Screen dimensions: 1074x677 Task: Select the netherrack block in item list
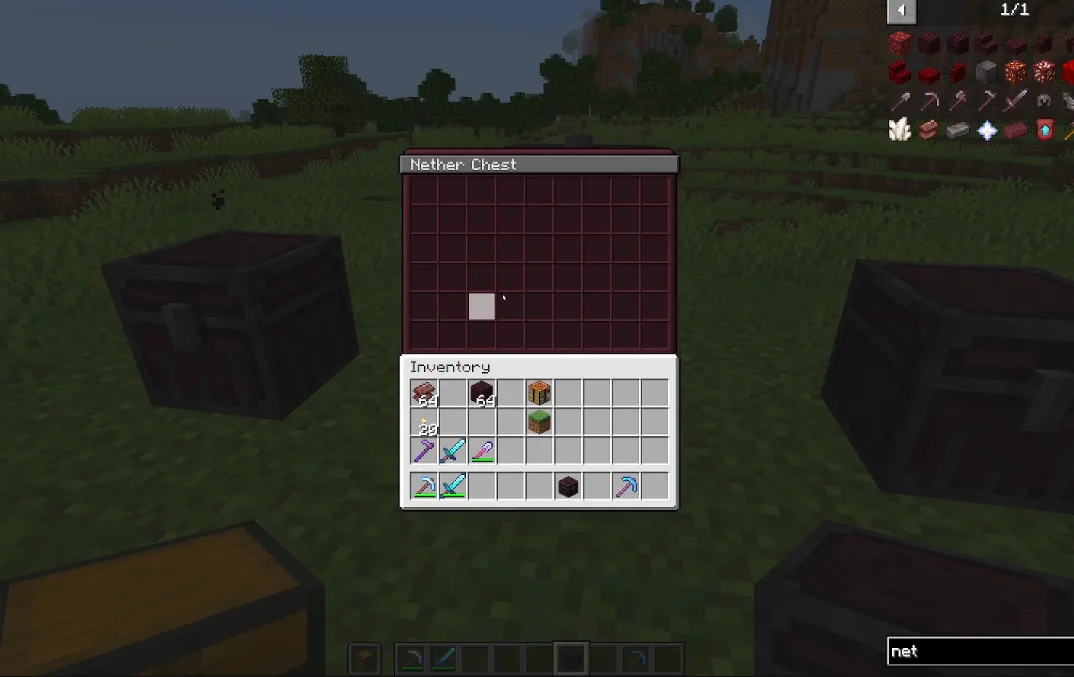pos(900,43)
